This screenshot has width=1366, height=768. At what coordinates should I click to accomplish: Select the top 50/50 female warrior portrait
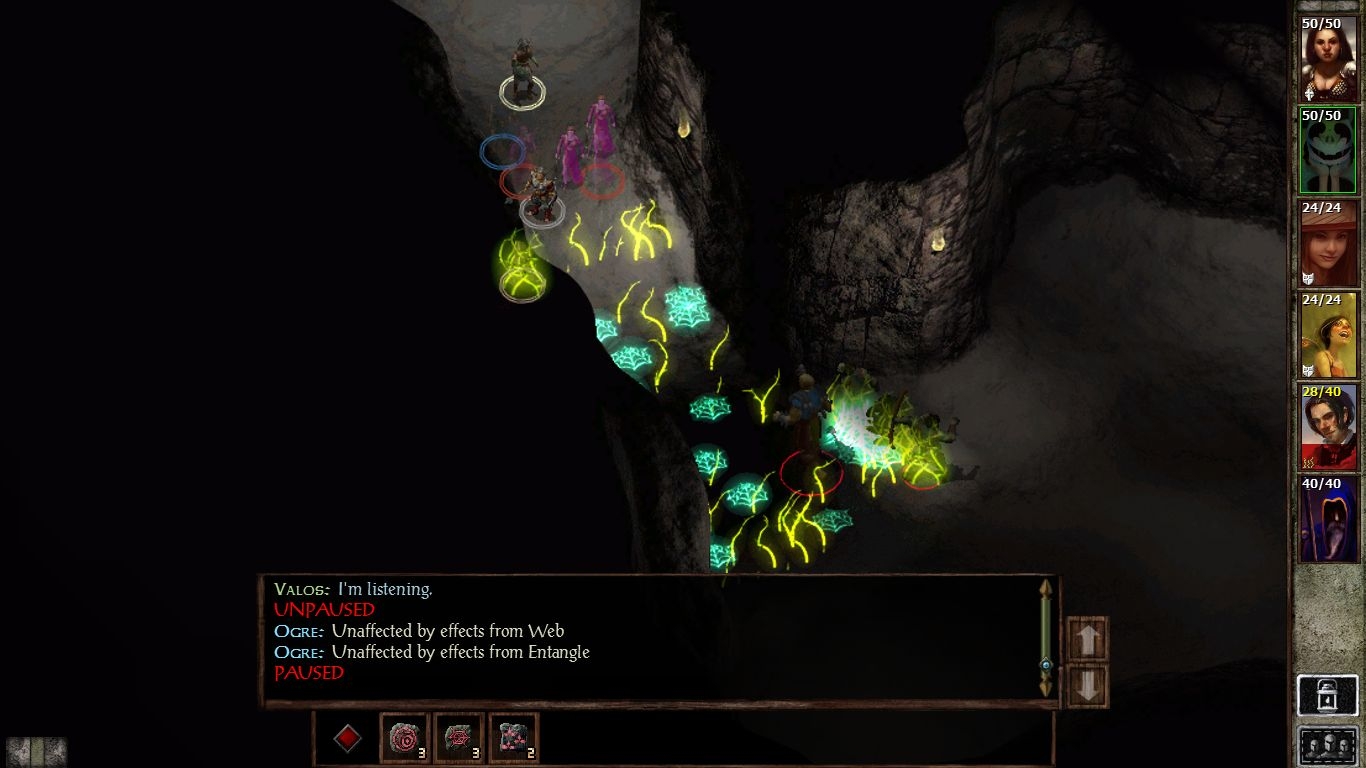click(1327, 59)
